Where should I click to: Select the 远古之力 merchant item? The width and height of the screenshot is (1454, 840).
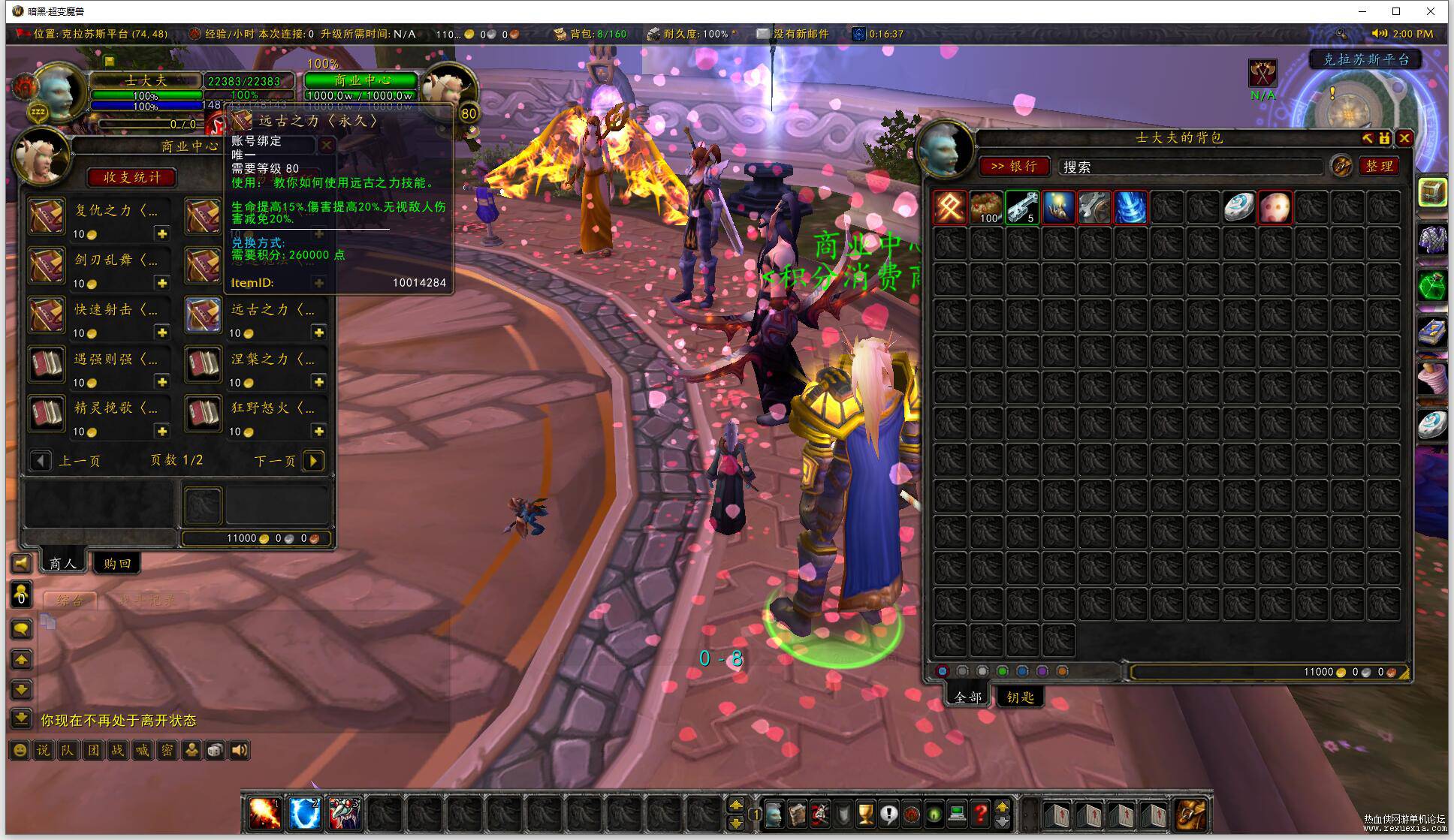(204, 315)
